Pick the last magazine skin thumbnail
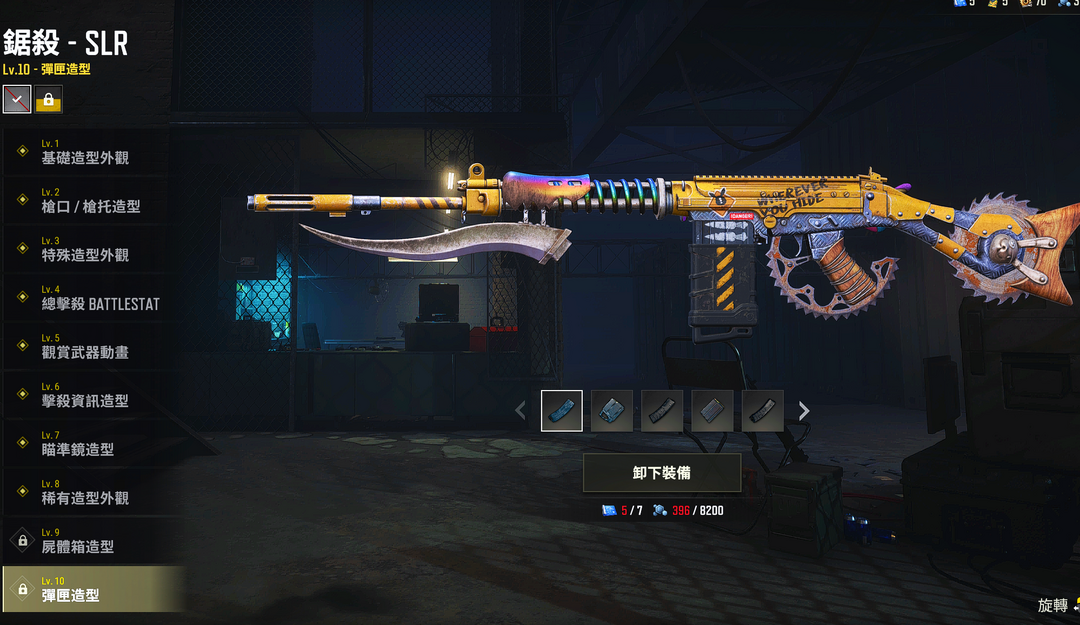The width and height of the screenshot is (1080, 625). tap(762, 410)
